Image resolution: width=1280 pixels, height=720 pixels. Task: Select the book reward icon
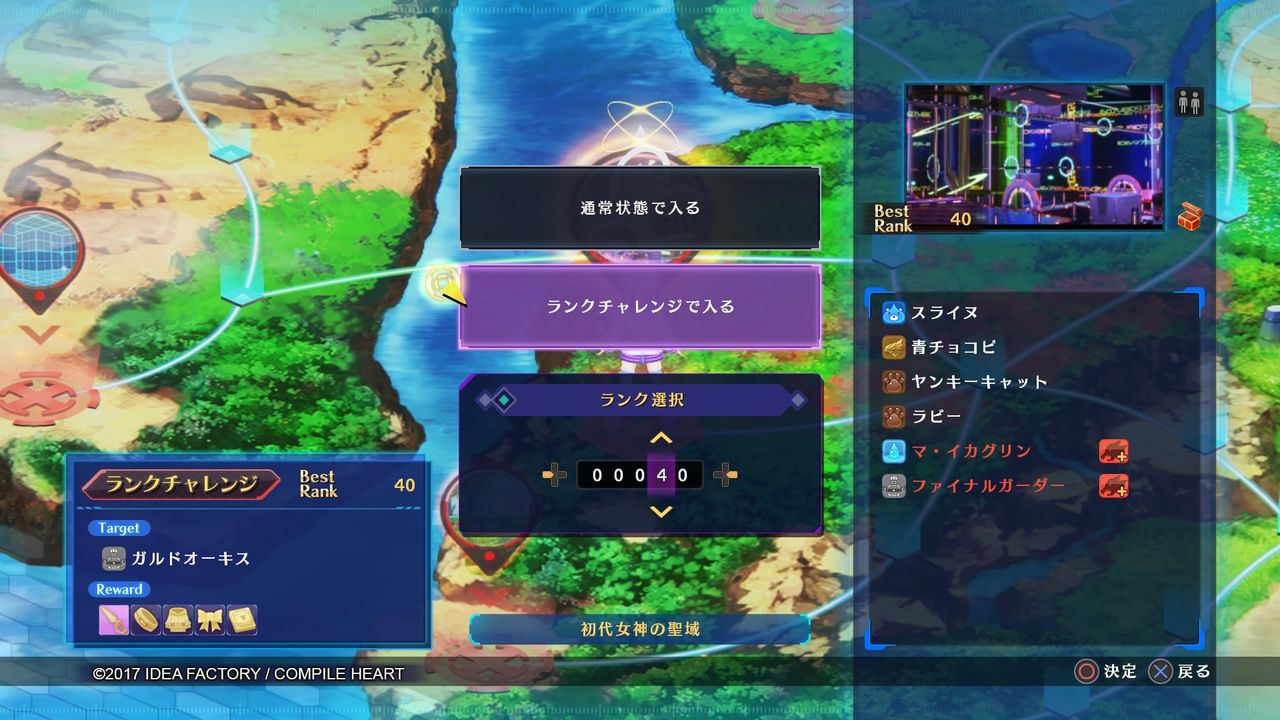[x=241, y=619]
